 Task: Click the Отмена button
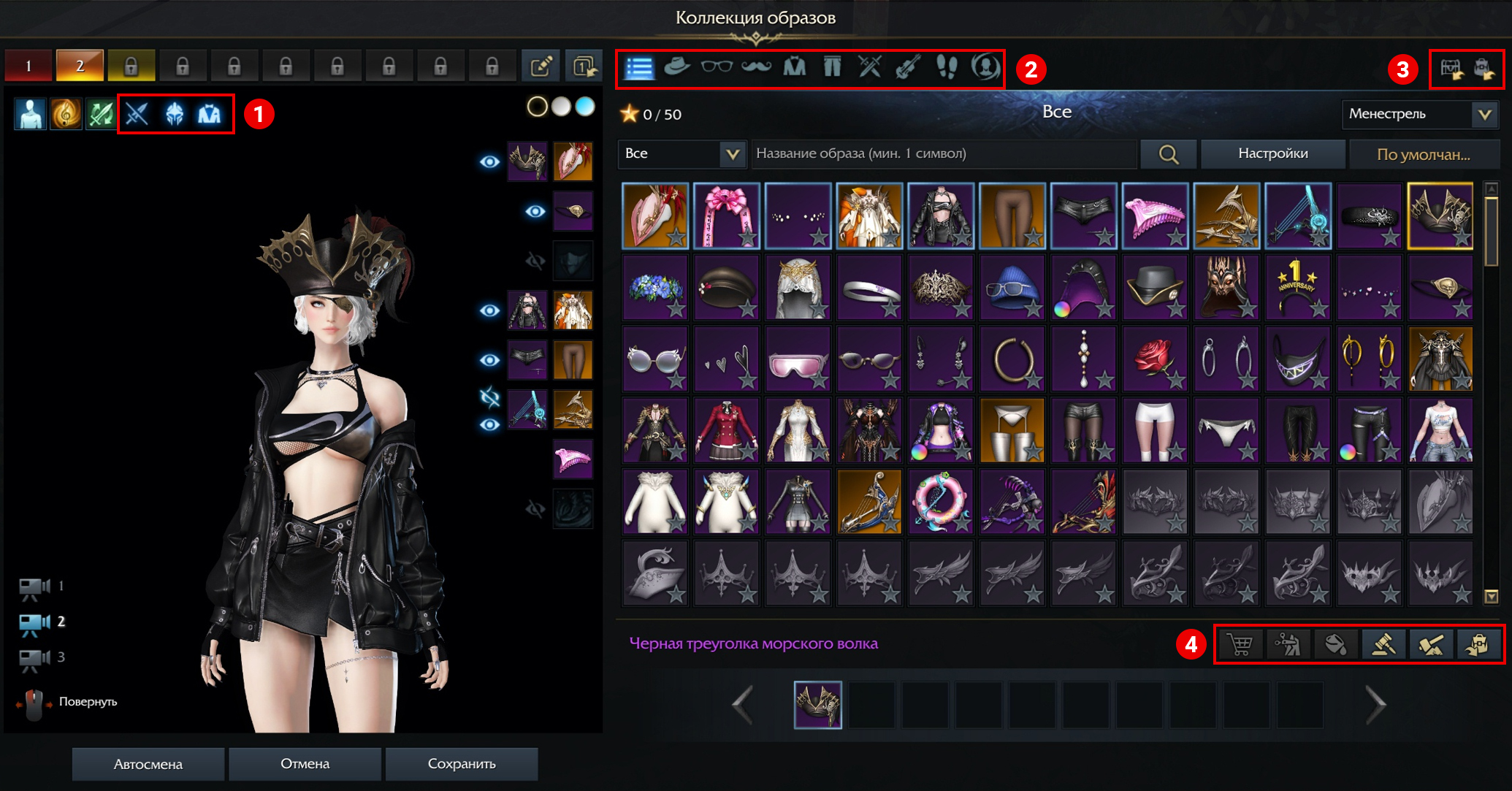(x=305, y=764)
